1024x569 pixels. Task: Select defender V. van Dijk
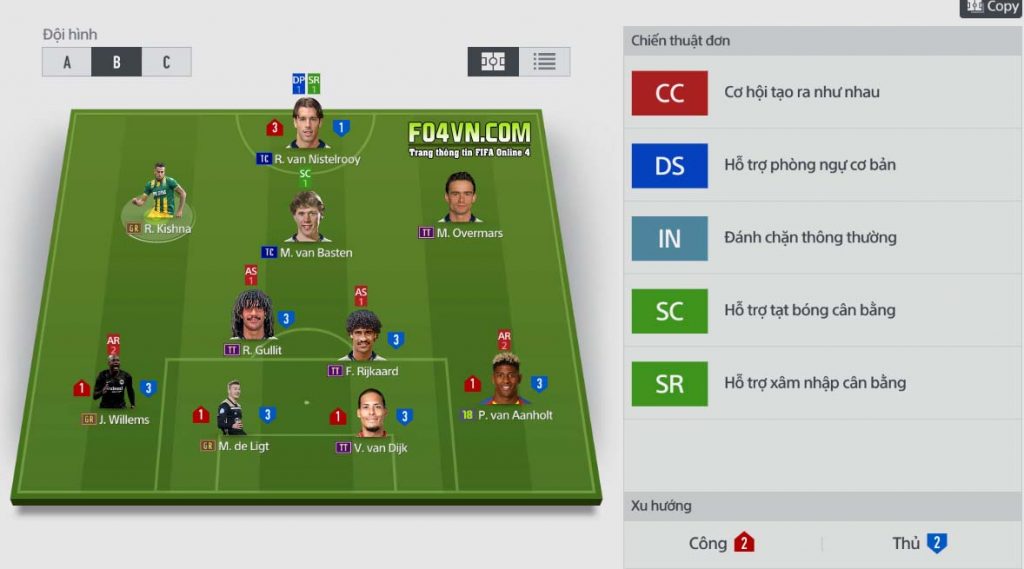pyautogui.click(x=371, y=414)
